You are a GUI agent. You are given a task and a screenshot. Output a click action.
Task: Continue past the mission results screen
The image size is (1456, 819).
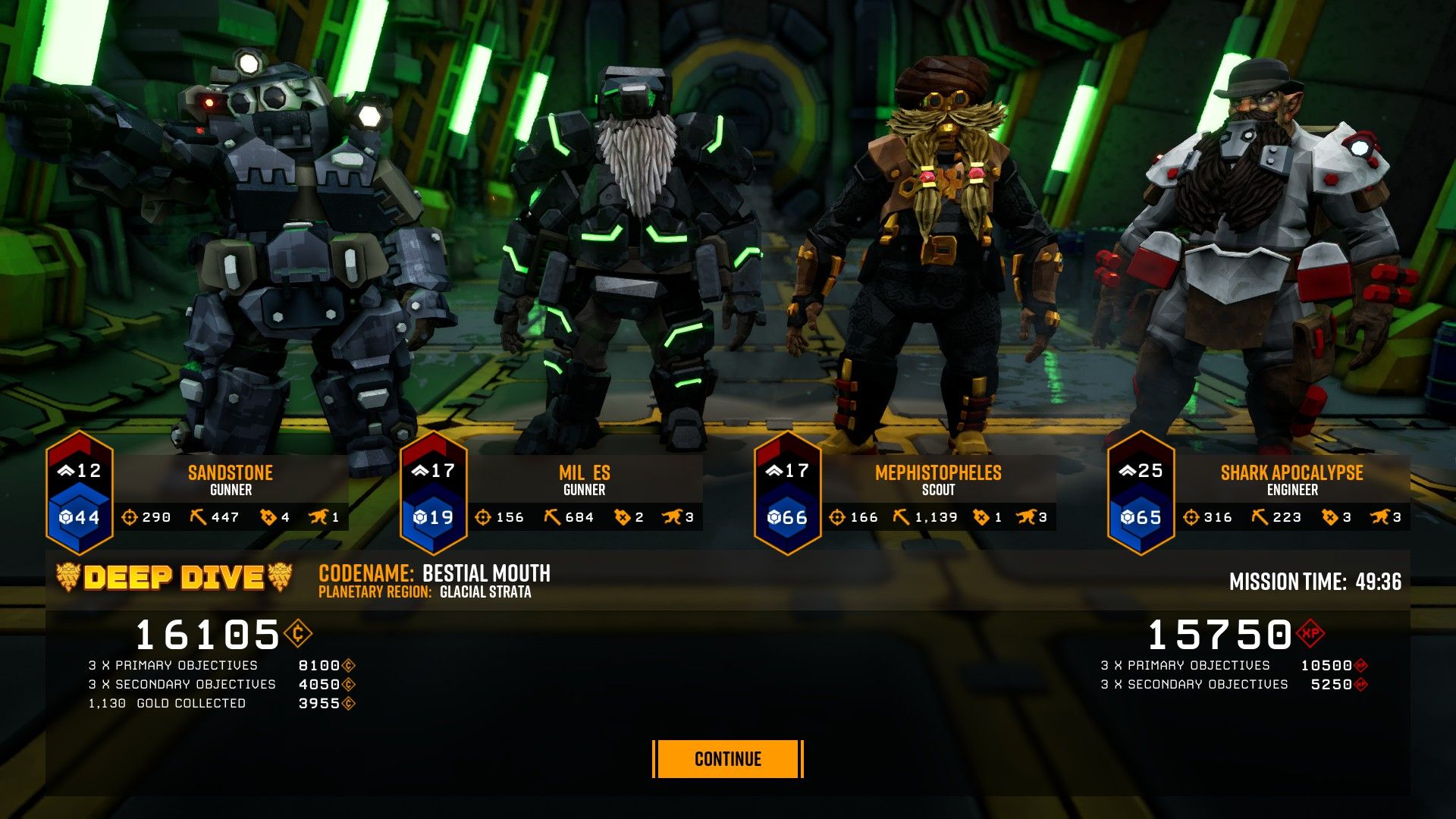(727, 759)
